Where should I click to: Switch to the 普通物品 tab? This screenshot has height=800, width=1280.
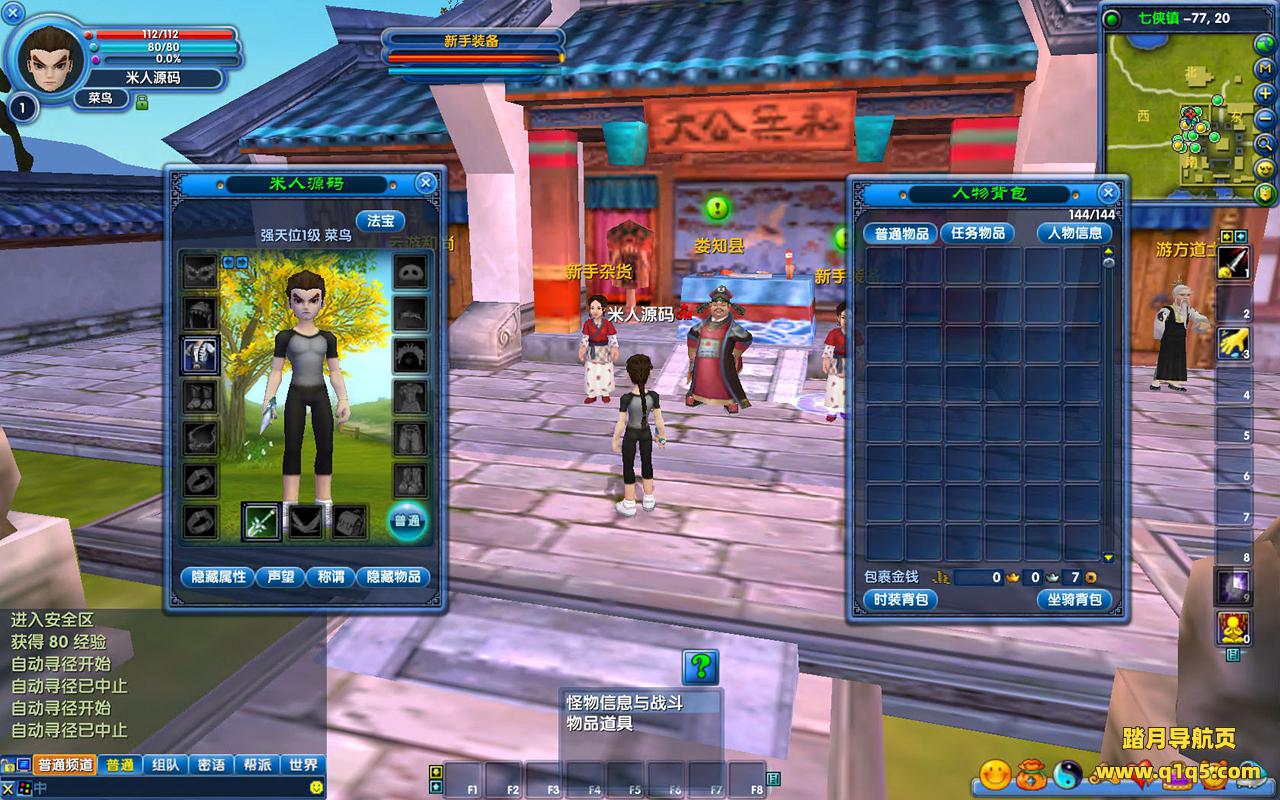point(900,233)
